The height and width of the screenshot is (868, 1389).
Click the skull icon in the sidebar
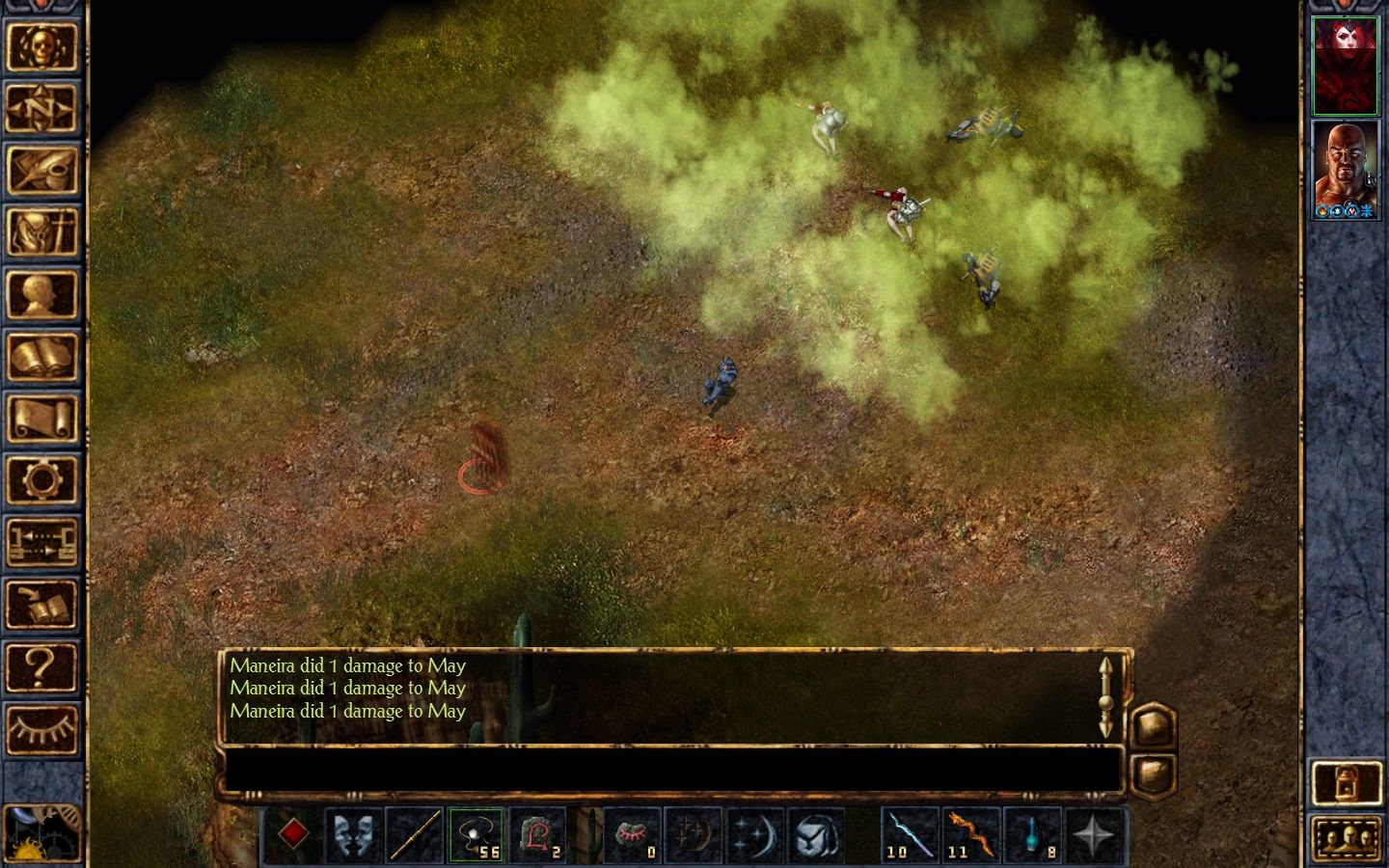coord(41,46)
